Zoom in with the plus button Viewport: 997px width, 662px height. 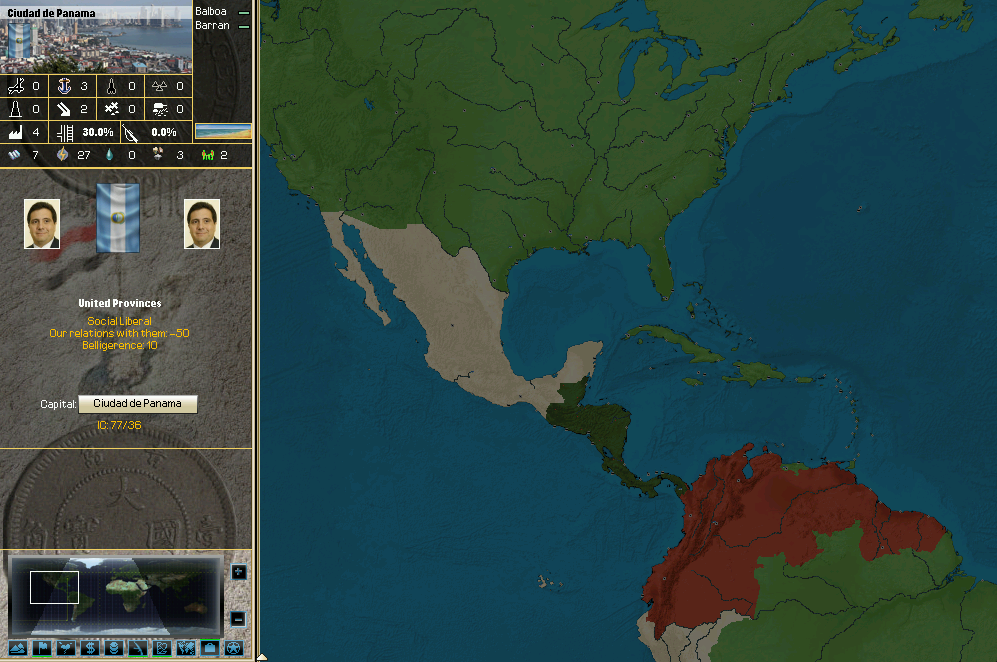[x=238, y=572]
